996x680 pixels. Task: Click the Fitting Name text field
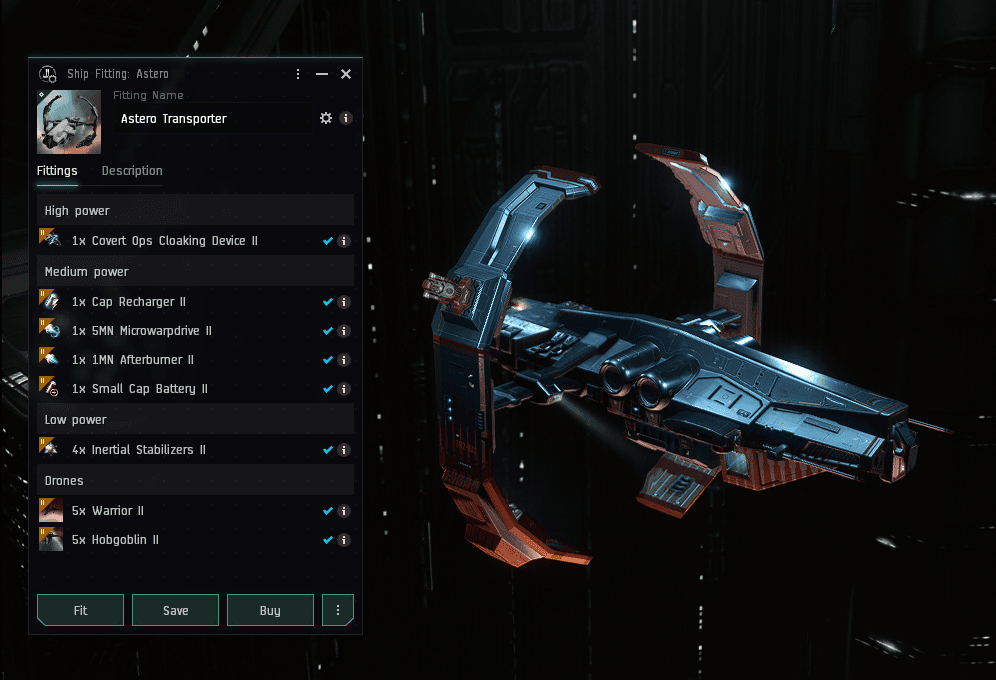tap(212, 119)
